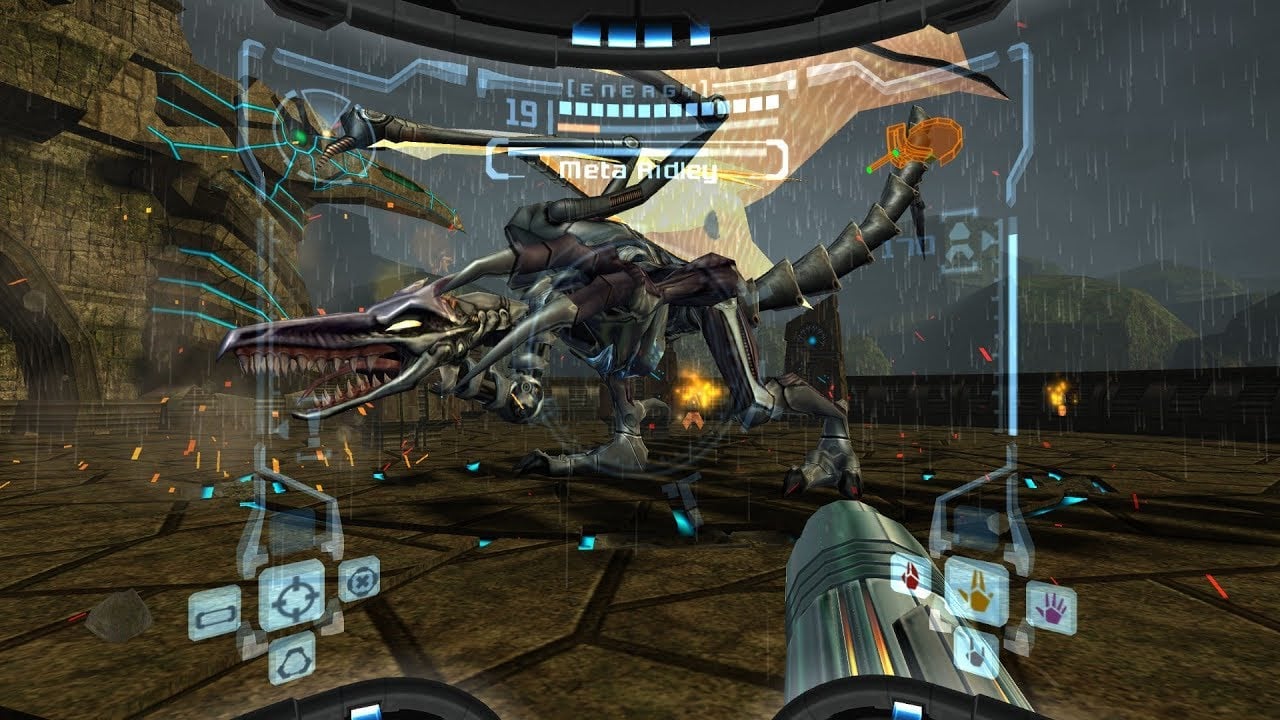Activate the X-Ray Visor circled-X icon

358,579
